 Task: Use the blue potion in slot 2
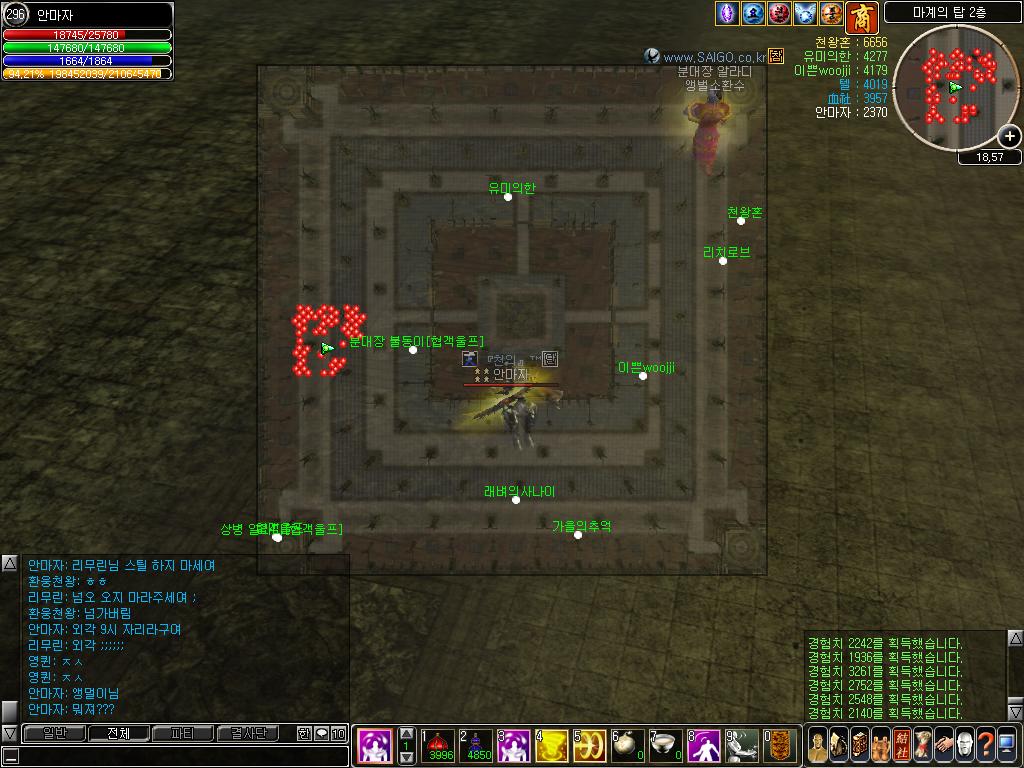tap(475, 745)
